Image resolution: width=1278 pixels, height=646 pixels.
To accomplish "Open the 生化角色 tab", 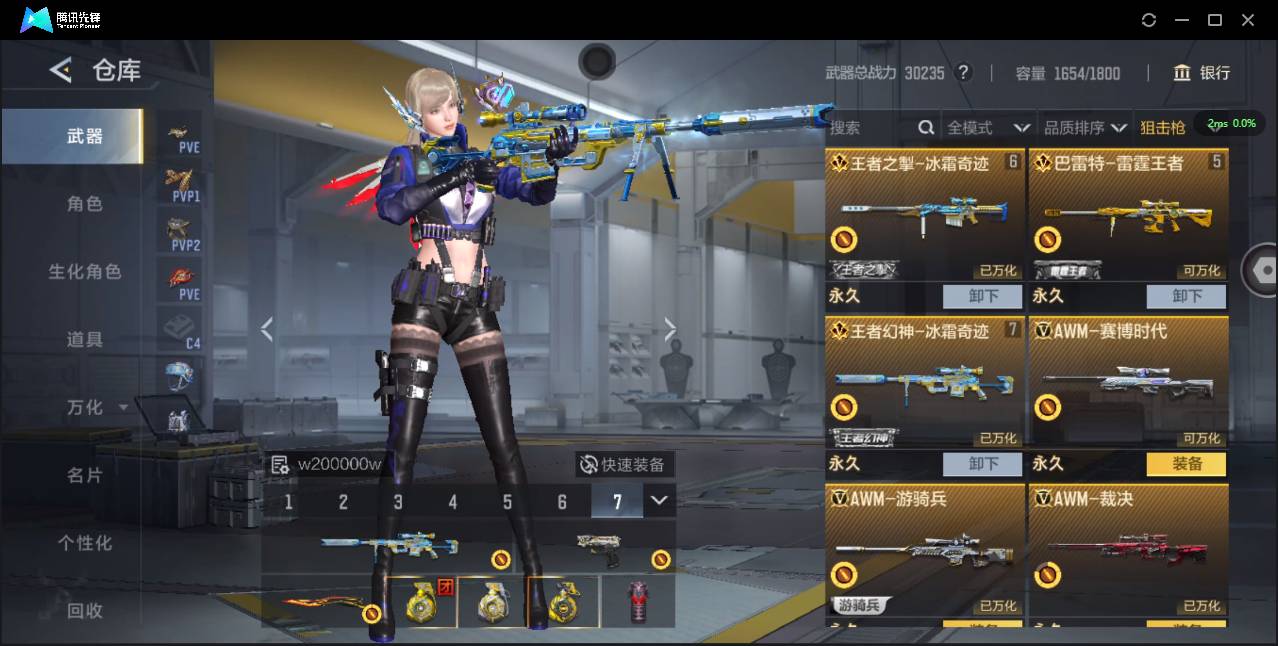I will (x=84, y=272).
